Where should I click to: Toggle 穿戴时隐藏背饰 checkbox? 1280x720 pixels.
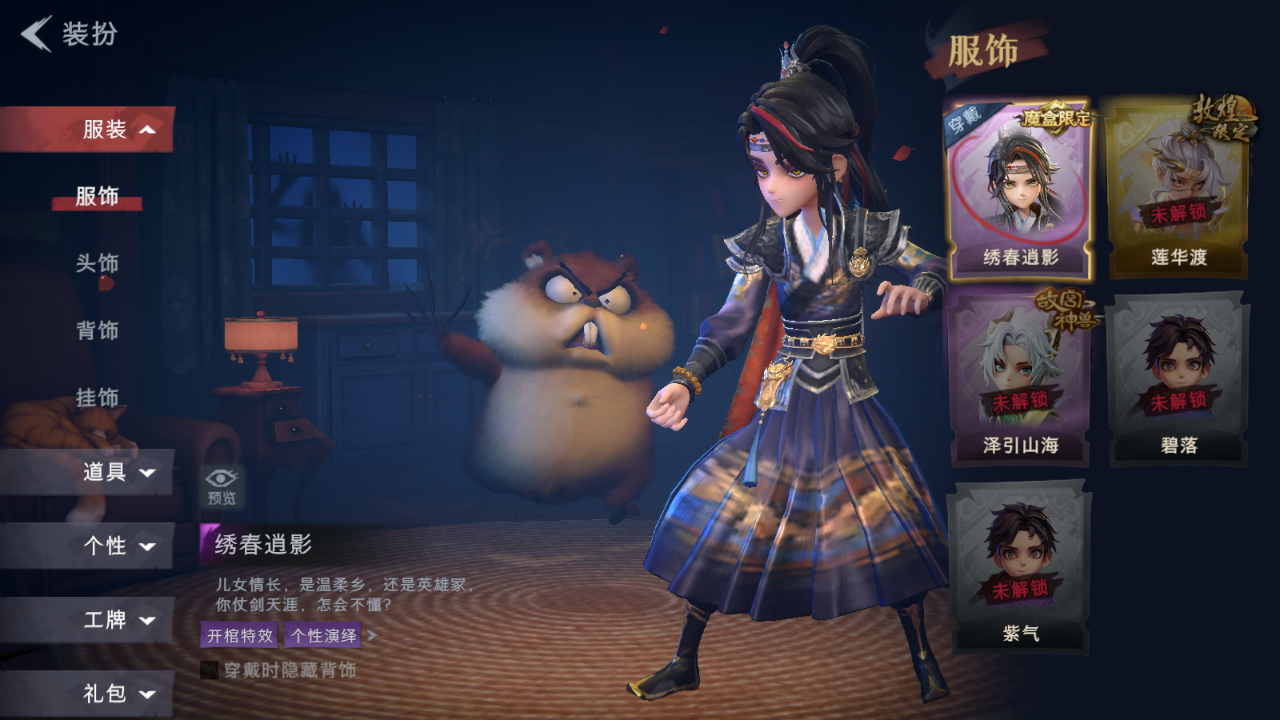pyautogui.click(x=209, y=670)
